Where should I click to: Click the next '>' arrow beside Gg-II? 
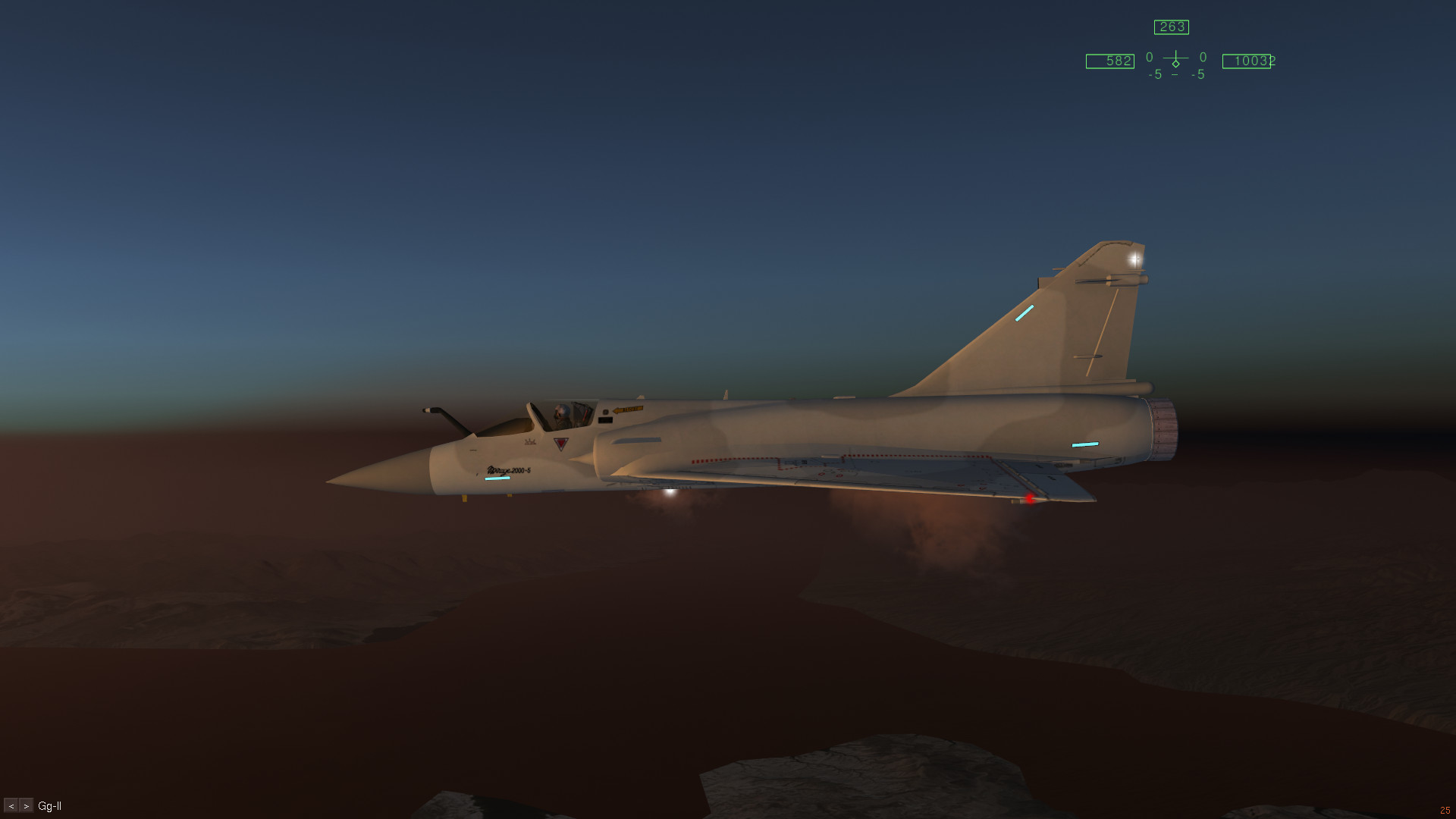tap(27, 806)
